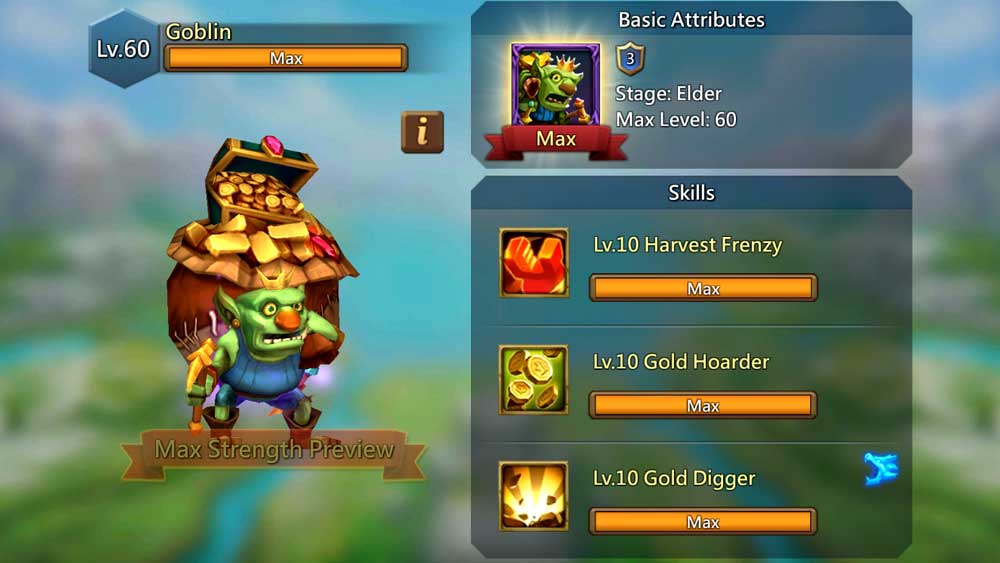
Task: Select the Max Strength Preview banner
Action: point(274,451)
